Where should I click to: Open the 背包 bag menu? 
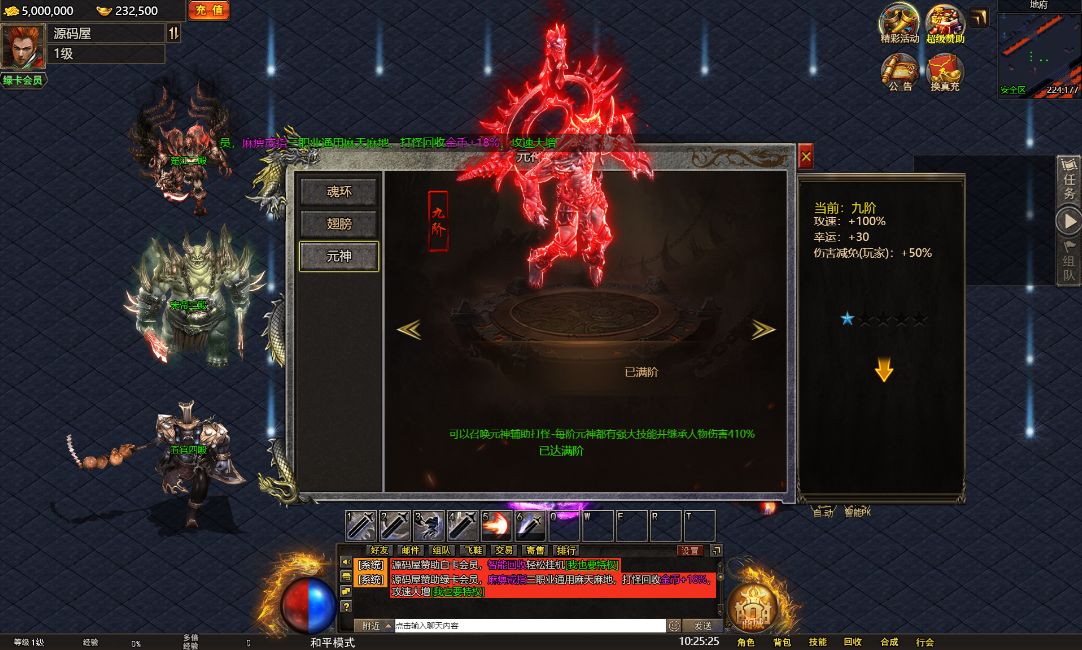[x=782, y=642]
